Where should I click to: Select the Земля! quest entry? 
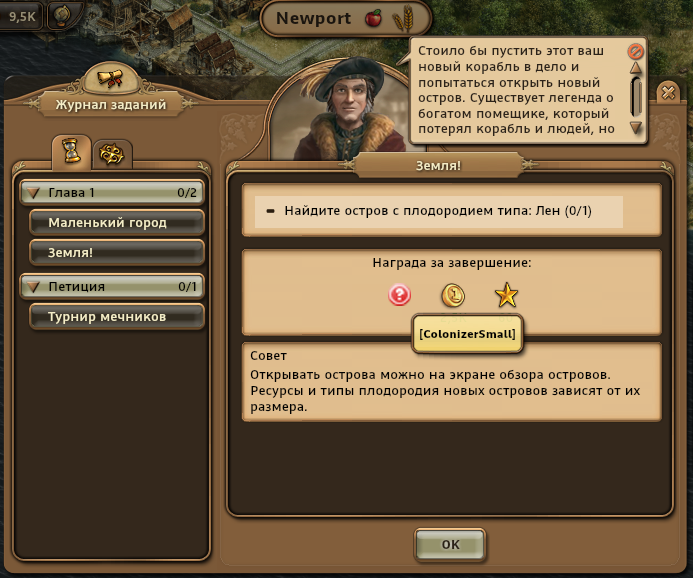(x=117, y=252)
